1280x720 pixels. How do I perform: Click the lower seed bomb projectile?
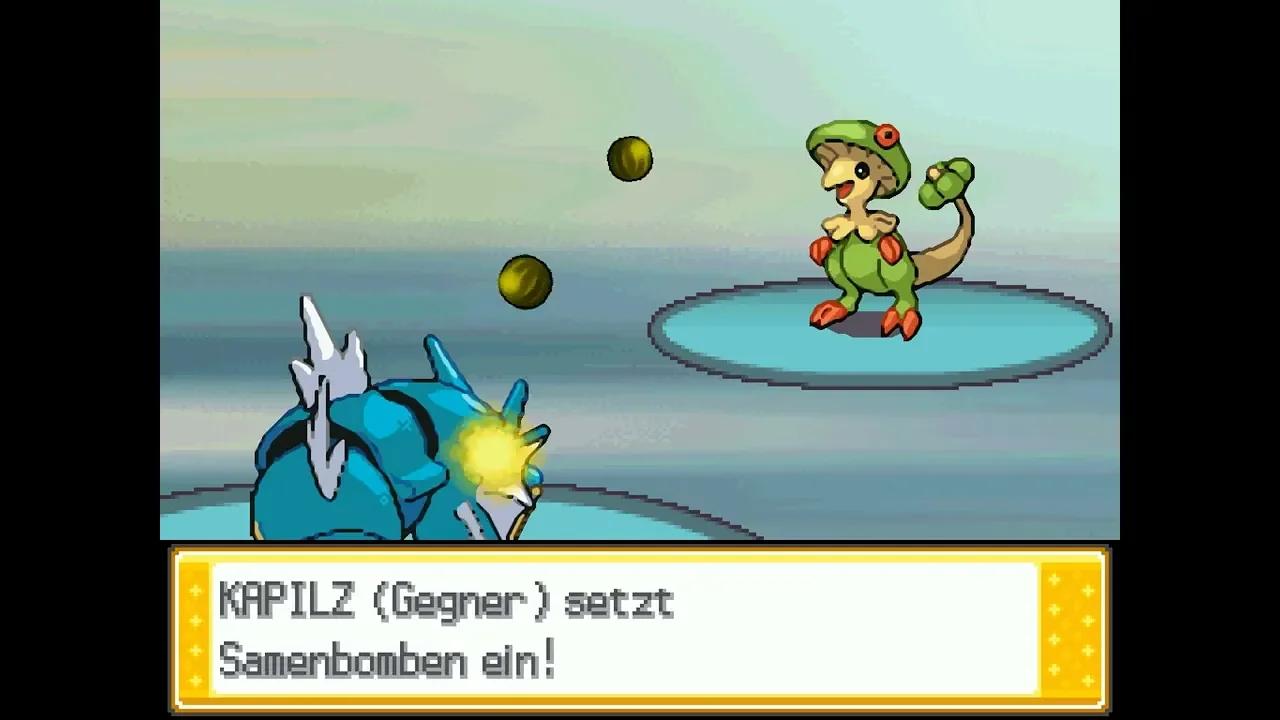pyautogui.click(x=524, y=280)
